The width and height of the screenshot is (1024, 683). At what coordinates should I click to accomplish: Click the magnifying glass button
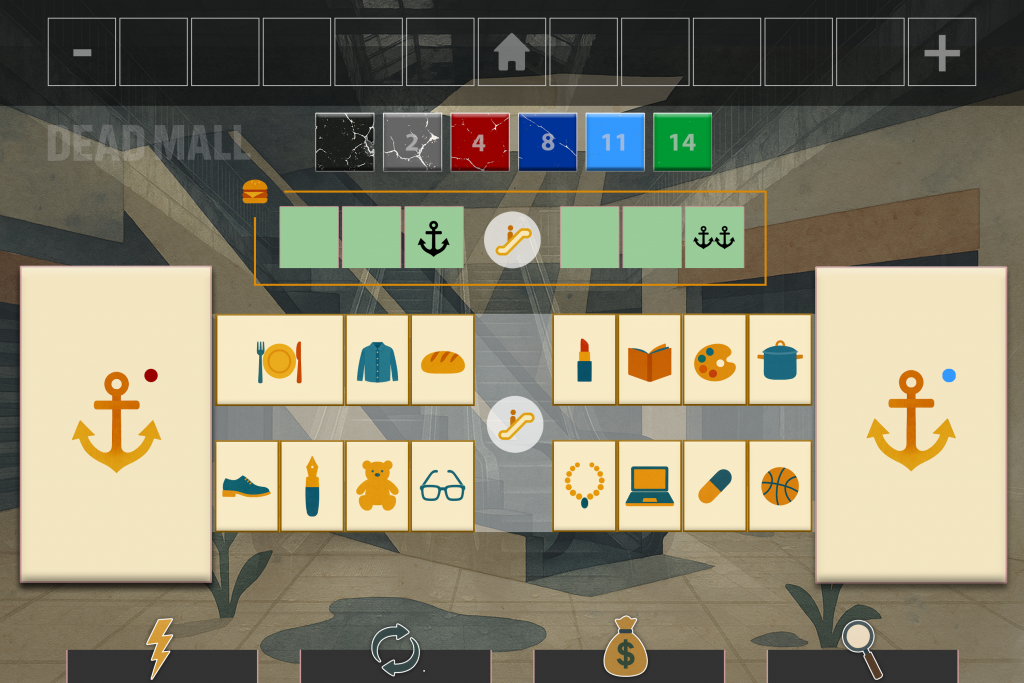(x=861, y=652)
